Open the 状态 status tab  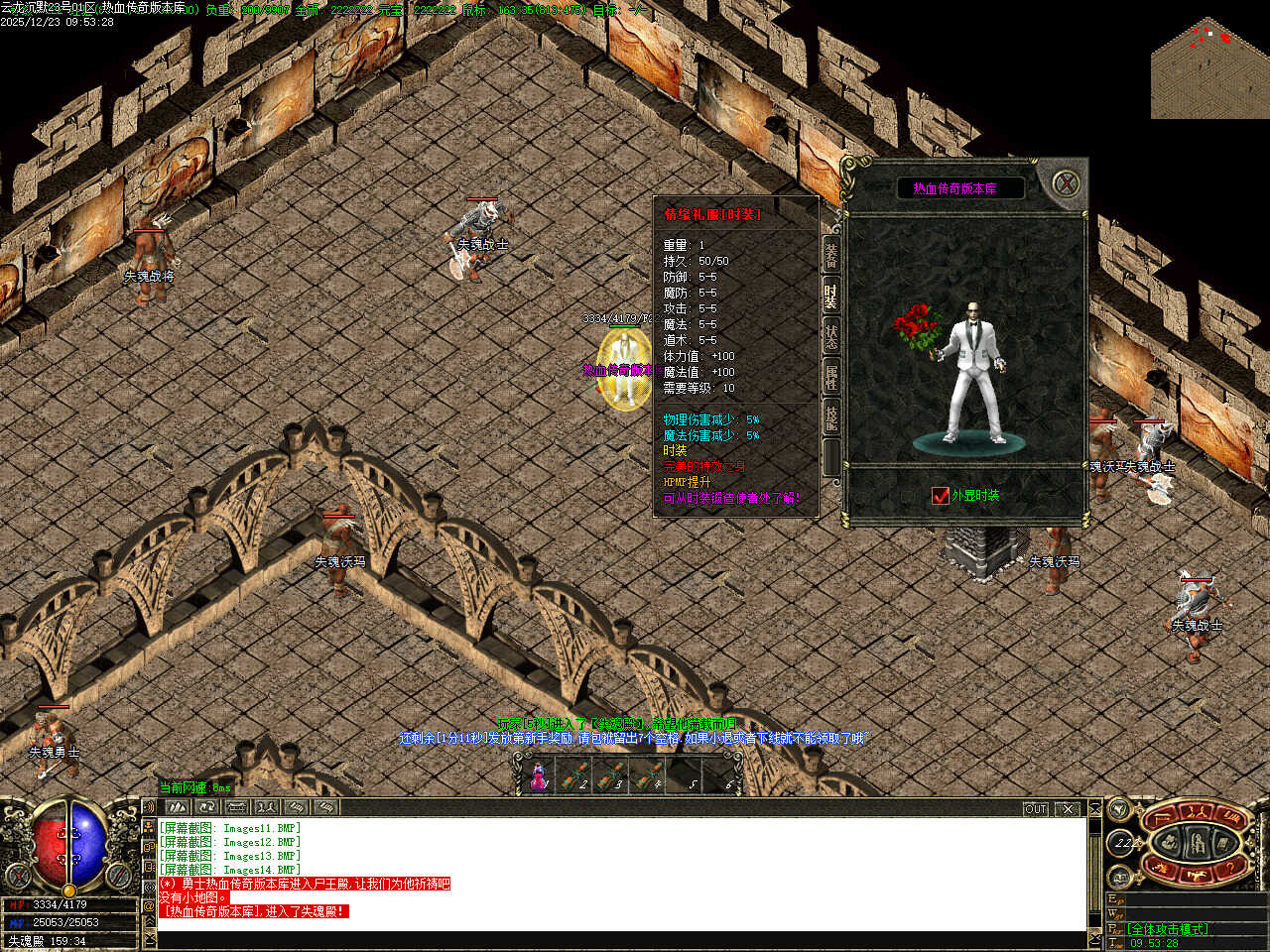831,337
